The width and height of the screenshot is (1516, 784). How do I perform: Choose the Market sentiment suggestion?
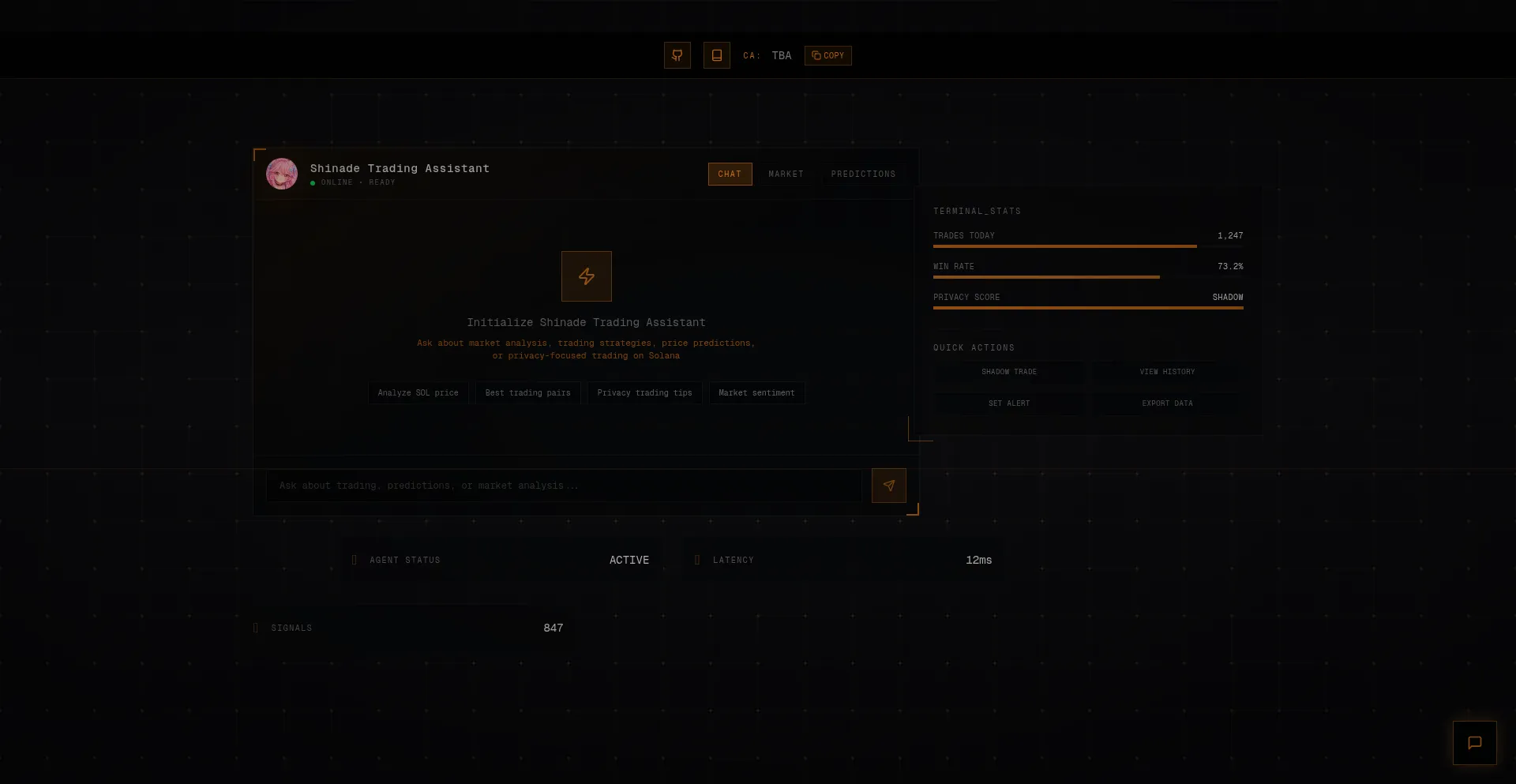click(x=756, y=393)
